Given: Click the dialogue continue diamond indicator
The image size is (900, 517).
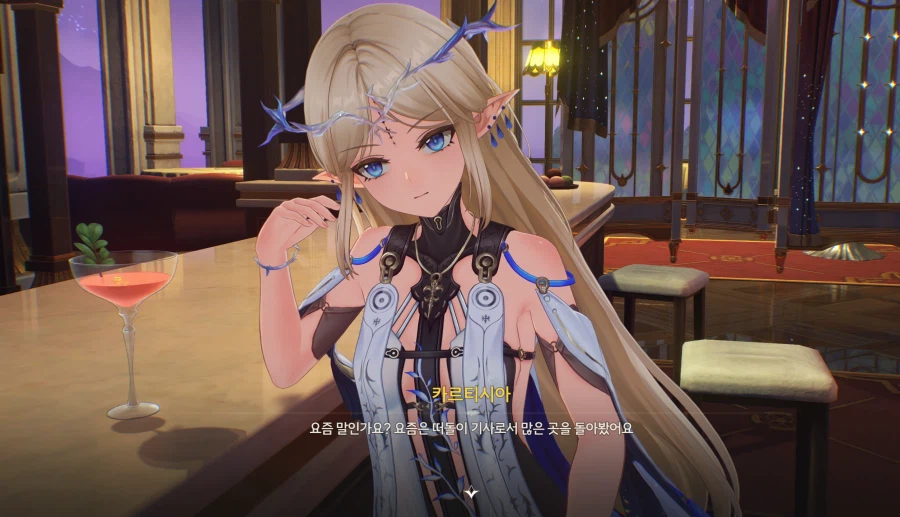Looking at the screenshot, I should (x=472, y=492).
